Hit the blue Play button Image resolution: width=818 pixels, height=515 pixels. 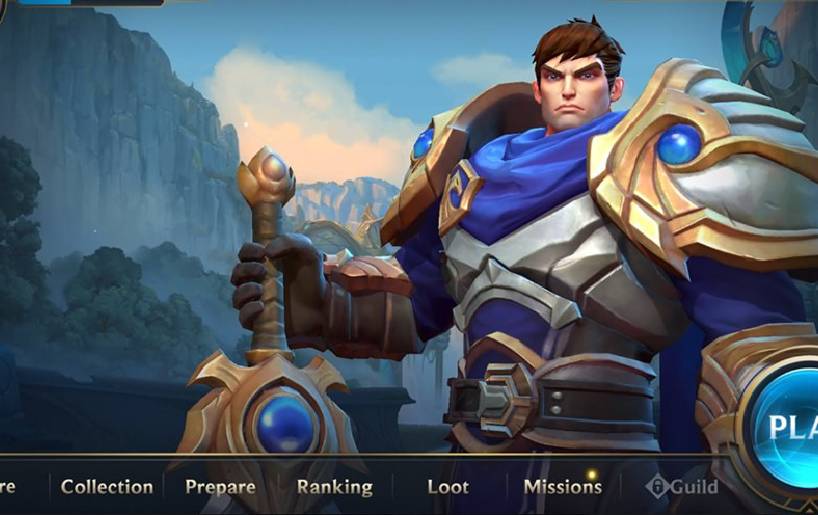pyautogui.click(x=790, y=428)
